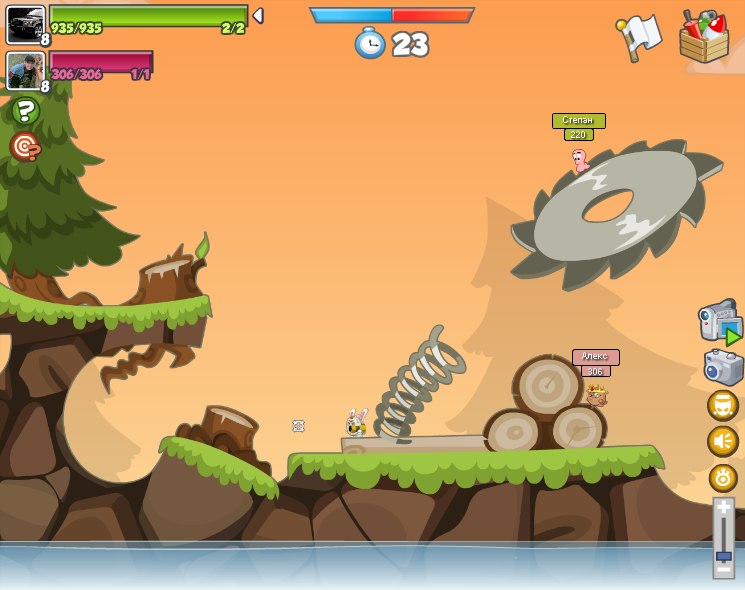Start video recording with the camcorder icon
This screenshot has width=745, height=590.
pos(719,322)
